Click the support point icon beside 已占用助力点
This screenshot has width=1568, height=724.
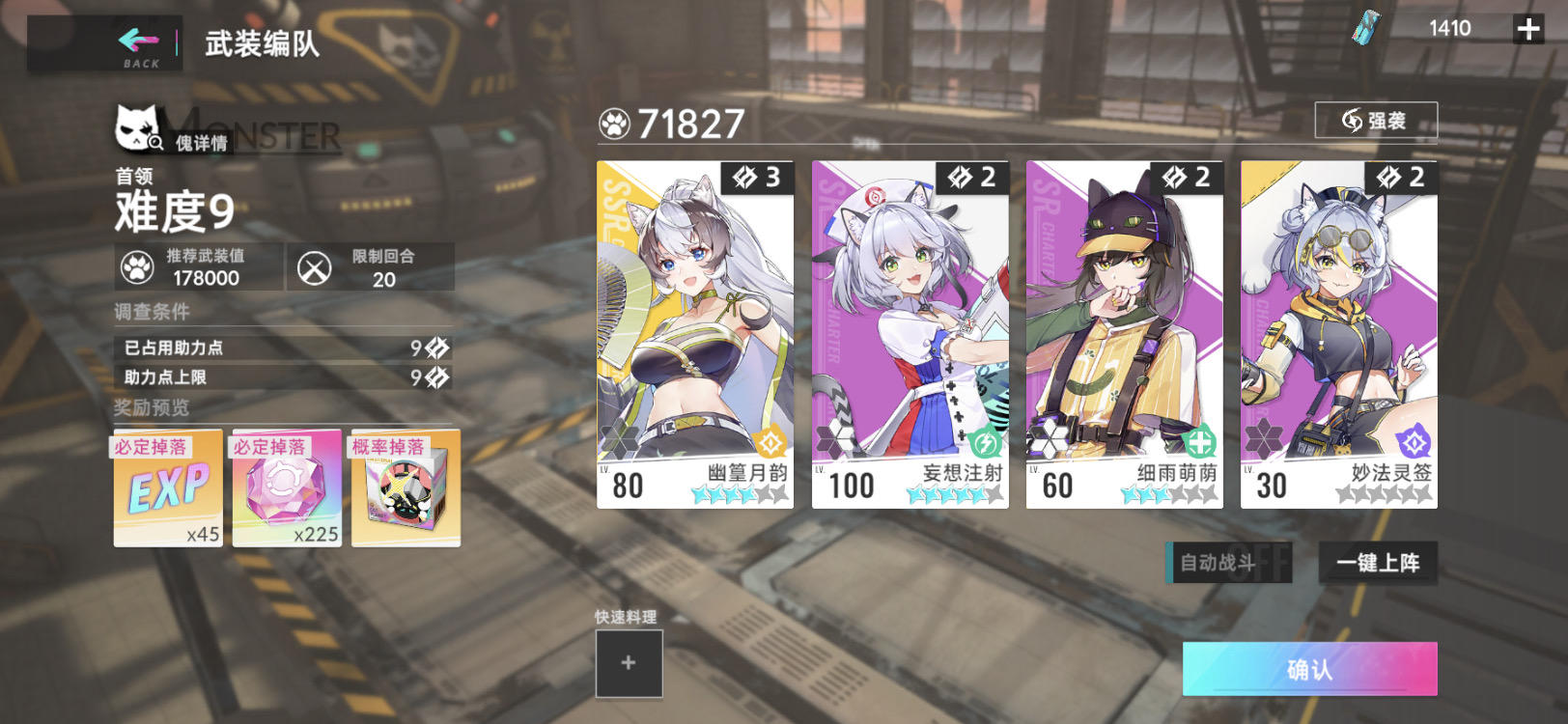(x=436, y=349)
